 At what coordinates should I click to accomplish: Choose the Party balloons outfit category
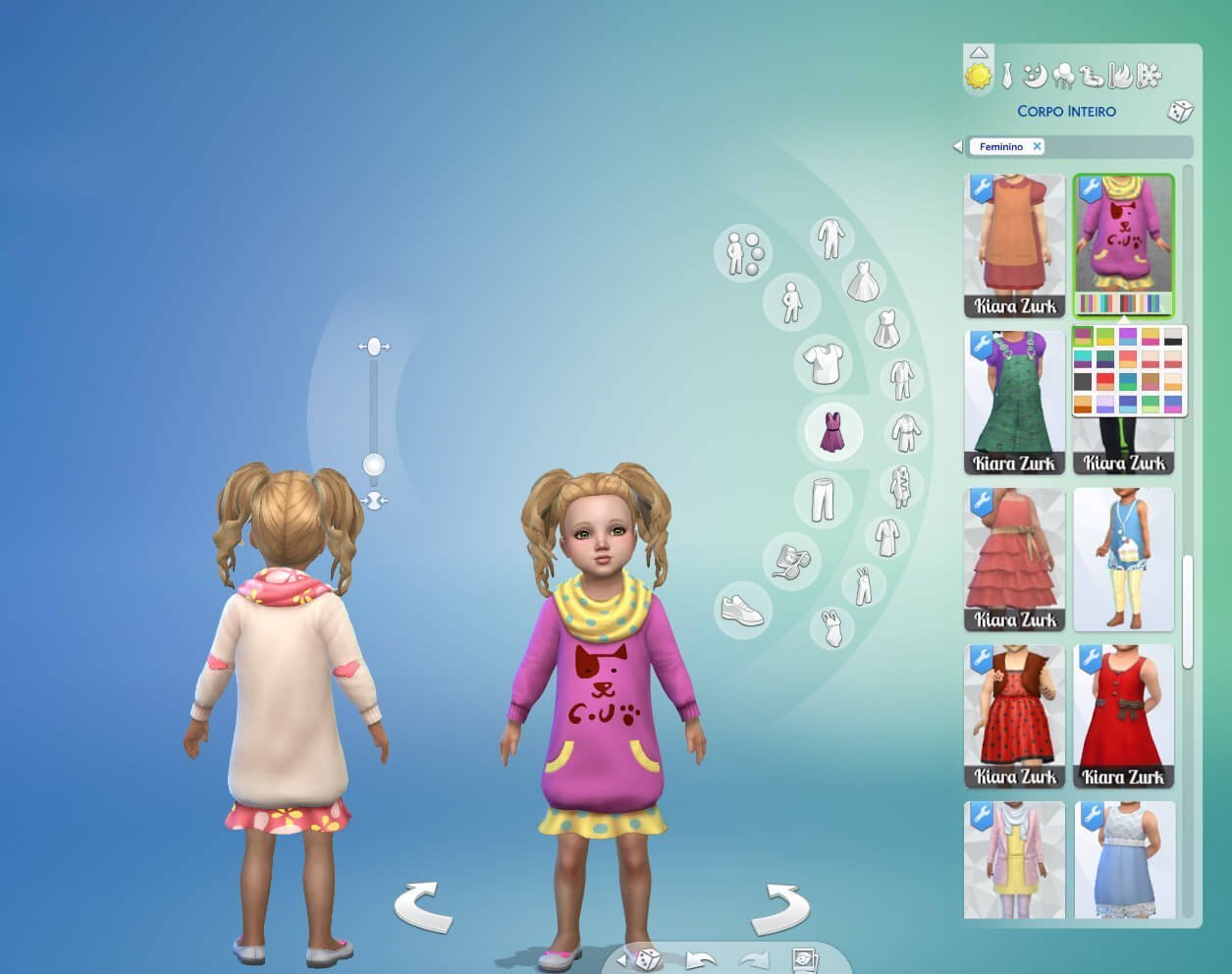(1062, 76)
